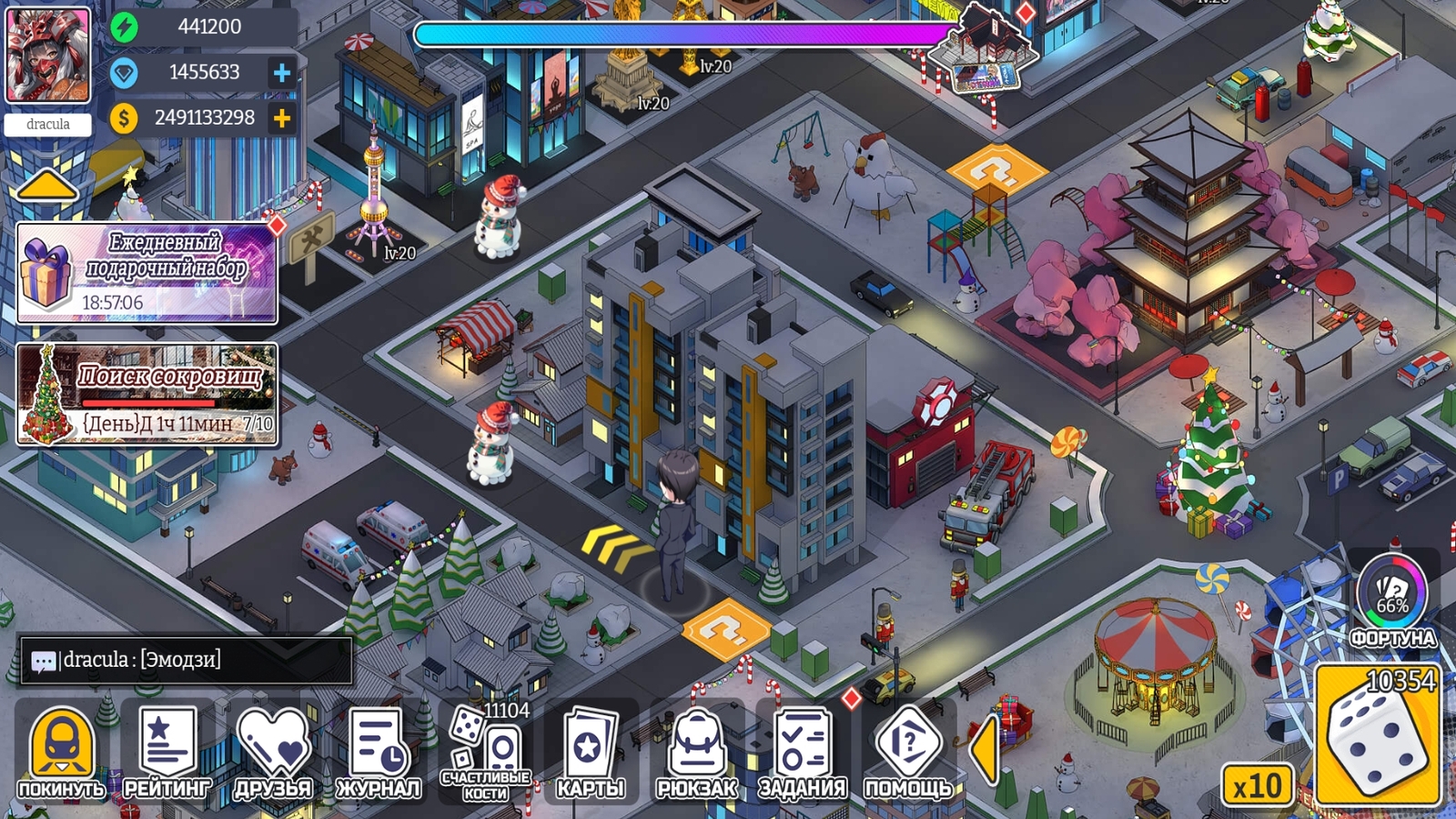Open dracula's avatar profile

[x=47, y=55]
